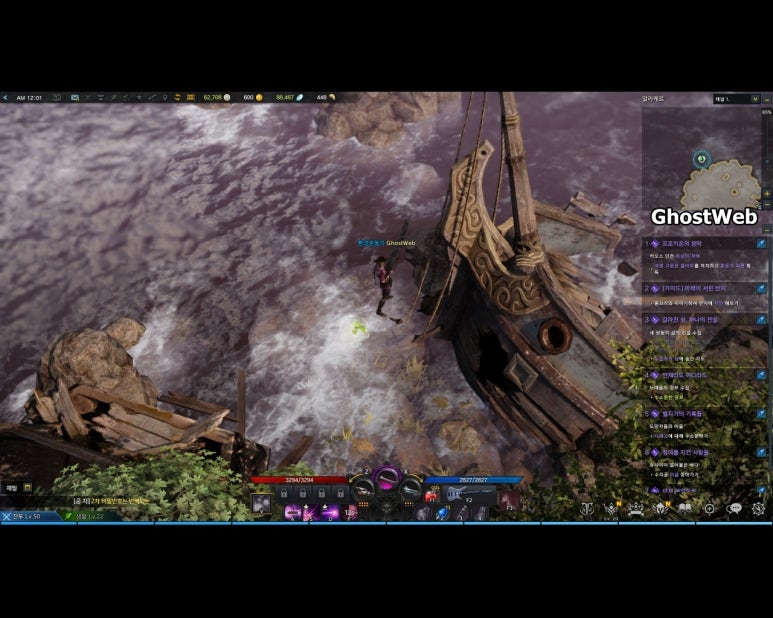The image size is (773, 618).
Task: Toggle the pin icon on first quest
Action: pyautogui.click(x=761, y=243)
